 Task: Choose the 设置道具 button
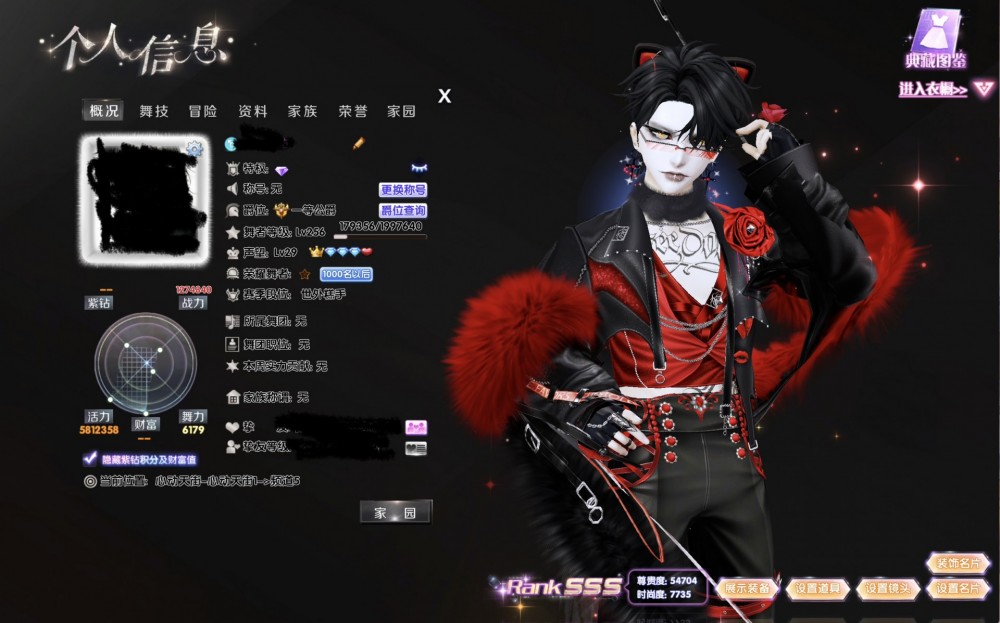(817, 588)
